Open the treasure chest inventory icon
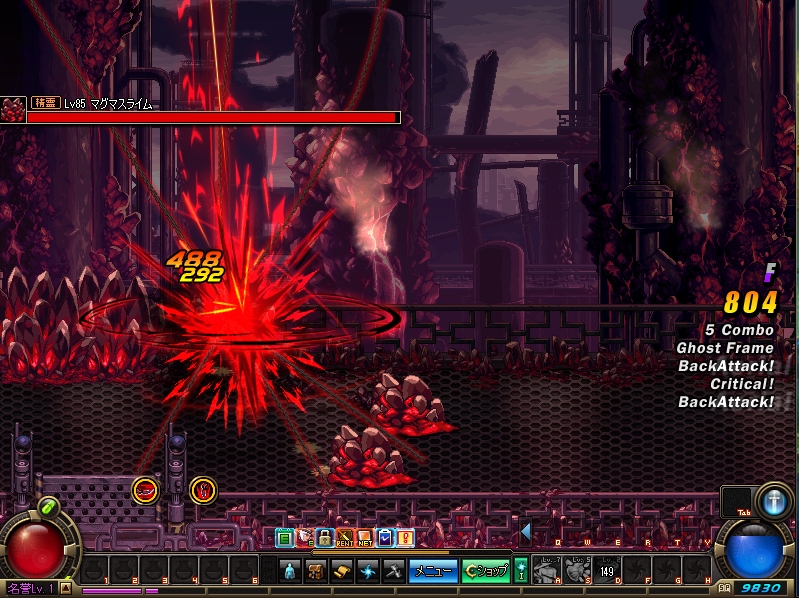 click(316, 571)
